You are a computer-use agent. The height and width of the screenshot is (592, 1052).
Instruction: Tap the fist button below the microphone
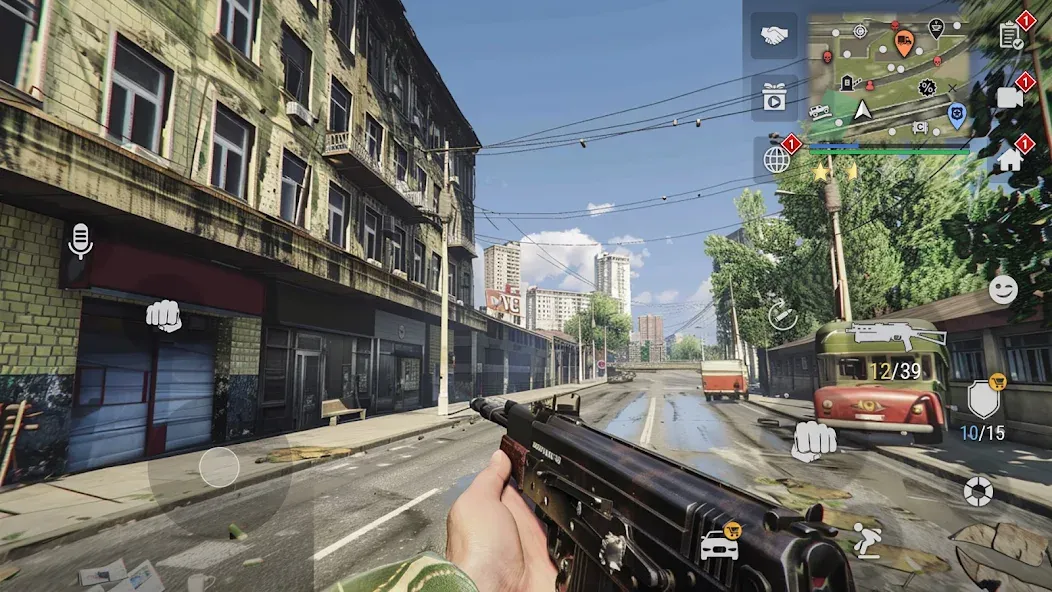point(164,316)
